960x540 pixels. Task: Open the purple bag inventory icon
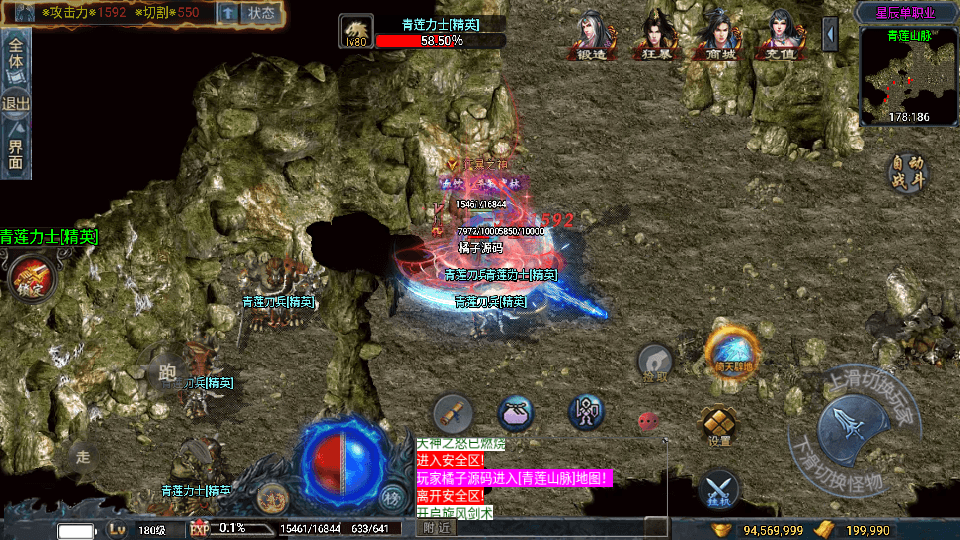point(516,413)
